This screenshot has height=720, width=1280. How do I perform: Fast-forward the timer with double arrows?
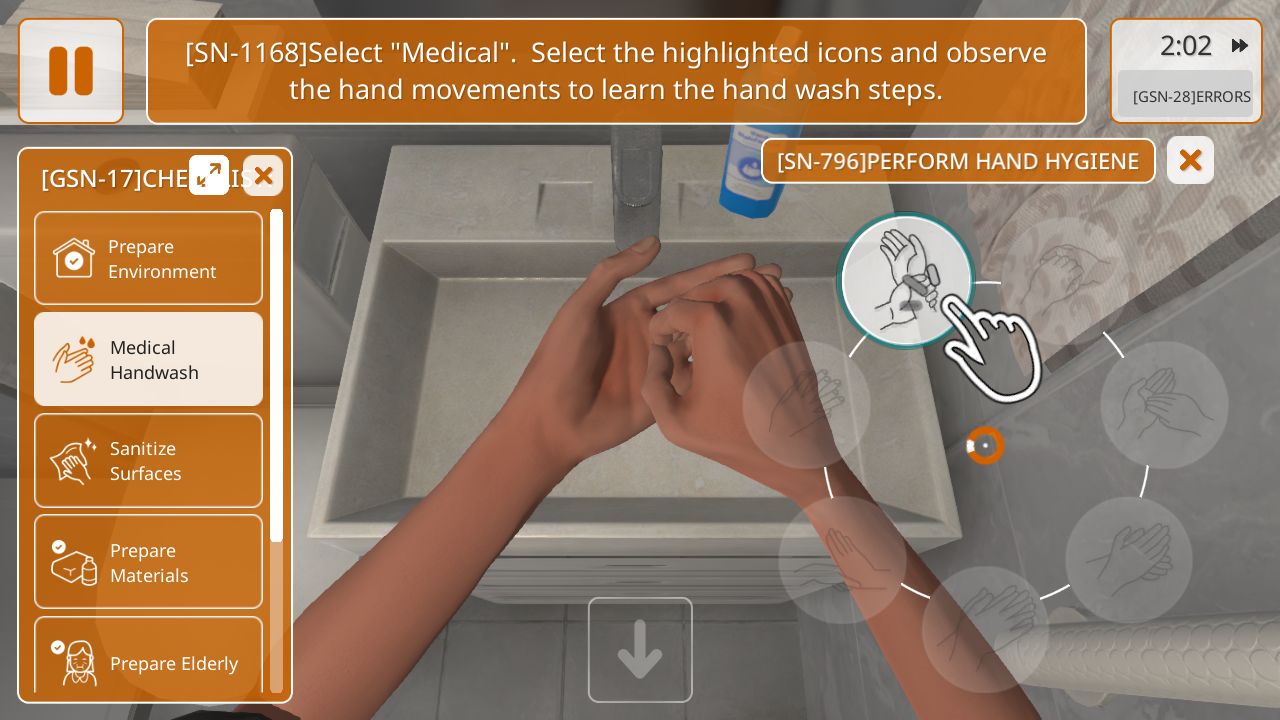pos(1240,46)
